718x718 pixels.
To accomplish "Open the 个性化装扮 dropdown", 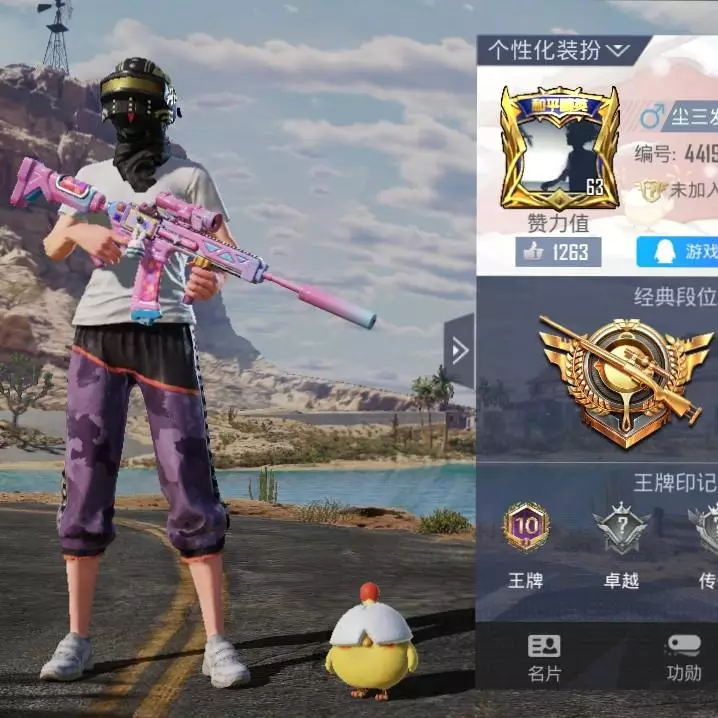I will pyautogui.click(x=556, y=49).
